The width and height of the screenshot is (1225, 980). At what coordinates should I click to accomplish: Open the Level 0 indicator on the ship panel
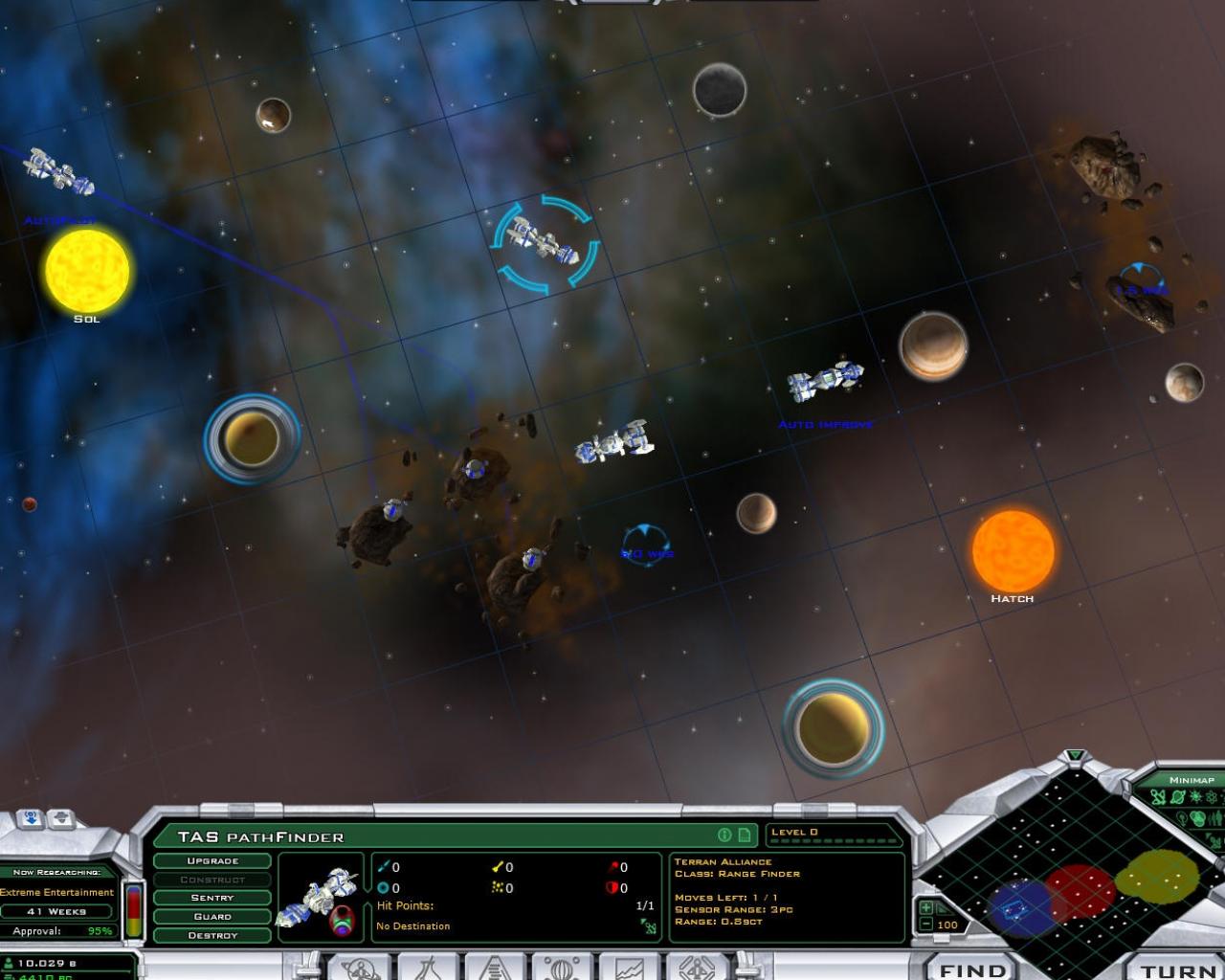coord(795,832)
